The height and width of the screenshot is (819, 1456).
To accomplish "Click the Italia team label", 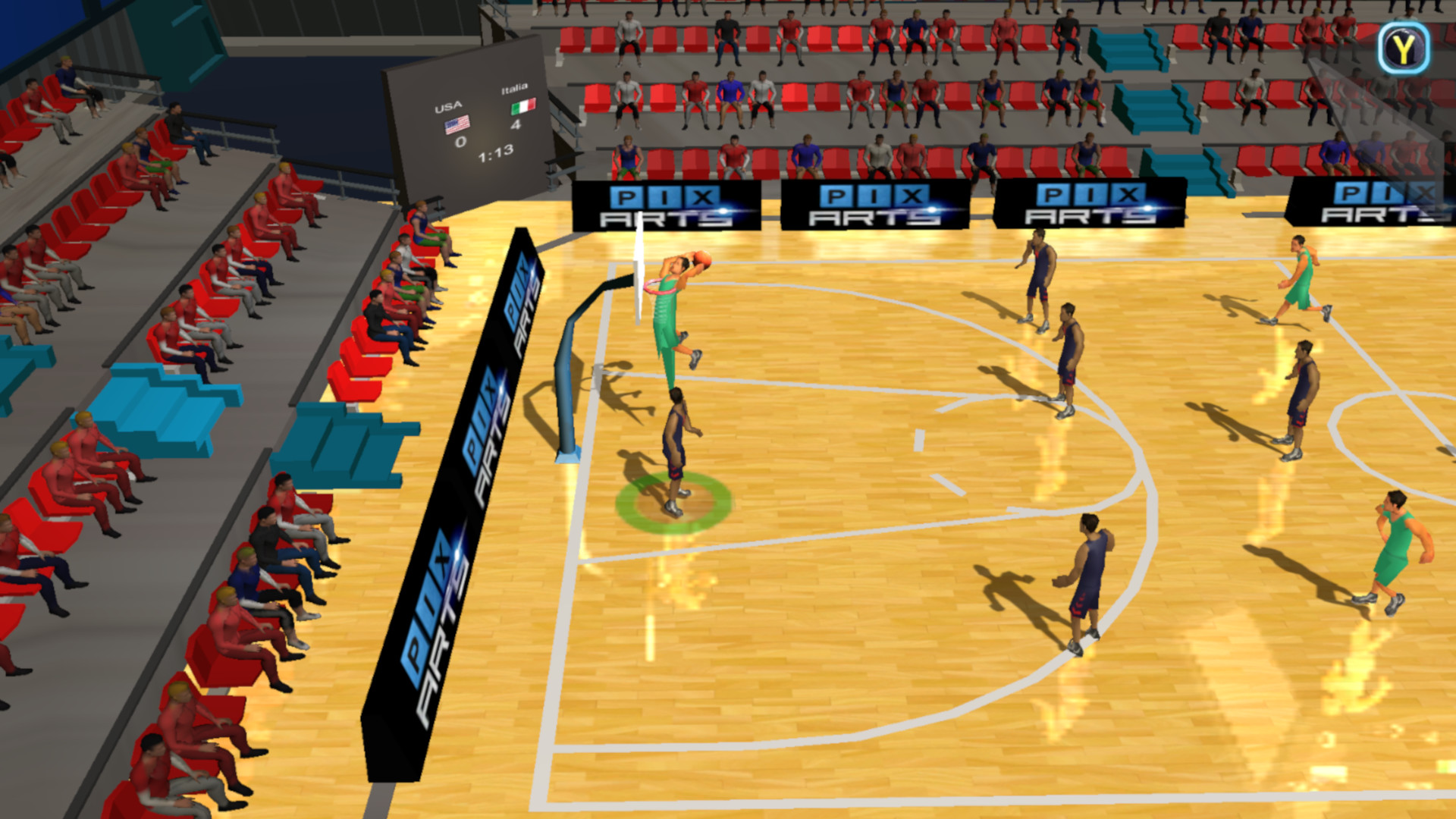I will coord(515,89).
